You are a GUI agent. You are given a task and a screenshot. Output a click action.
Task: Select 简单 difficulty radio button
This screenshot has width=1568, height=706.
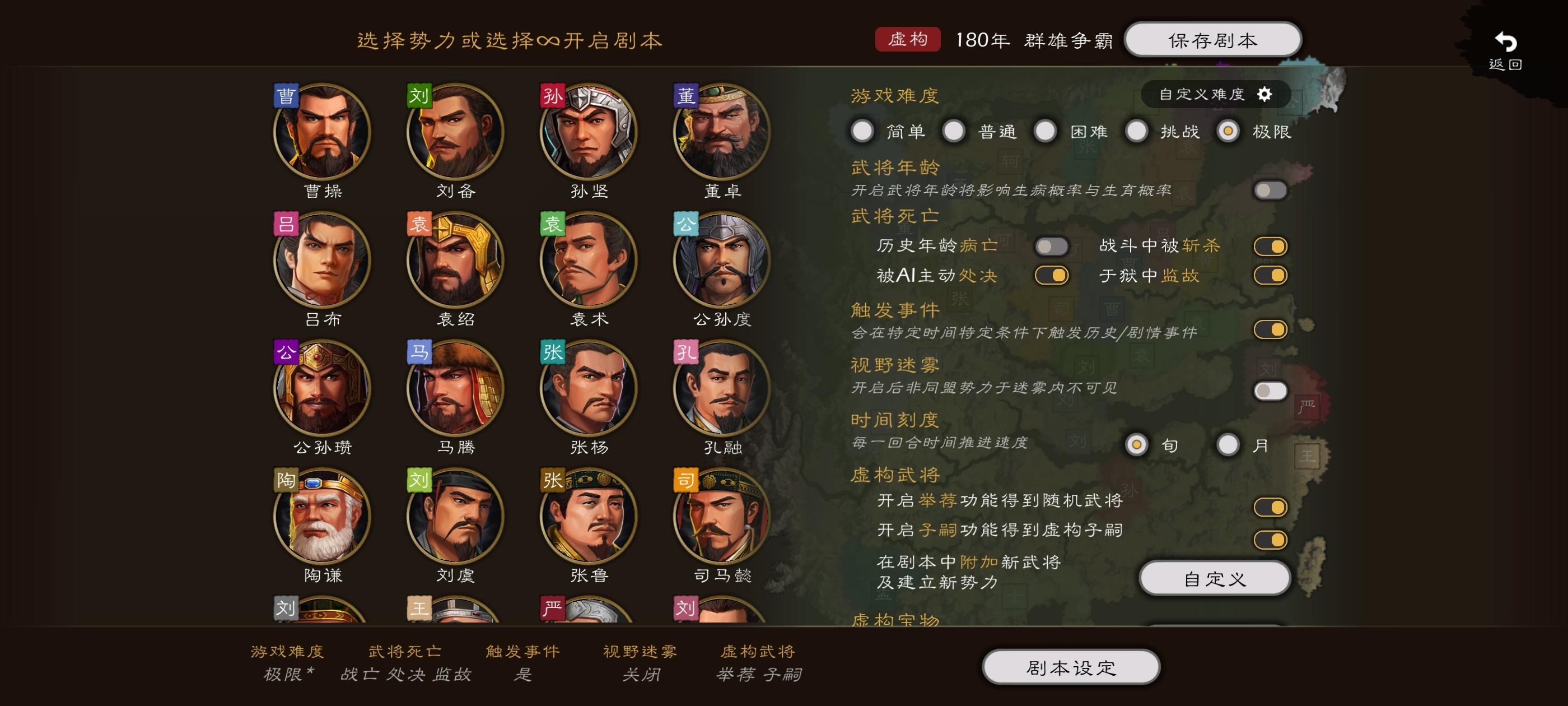862,131
